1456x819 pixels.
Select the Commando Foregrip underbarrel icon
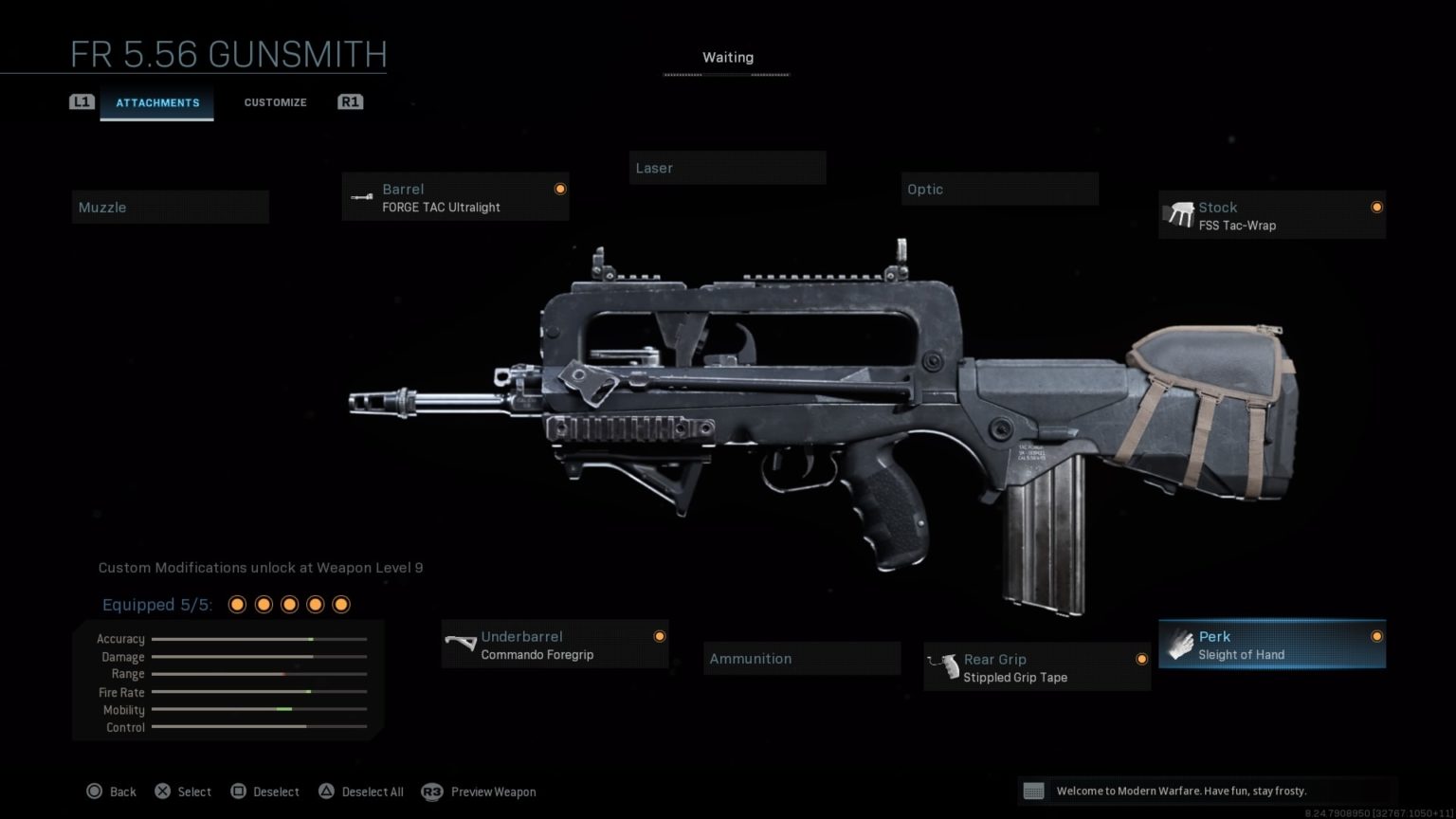463,645
